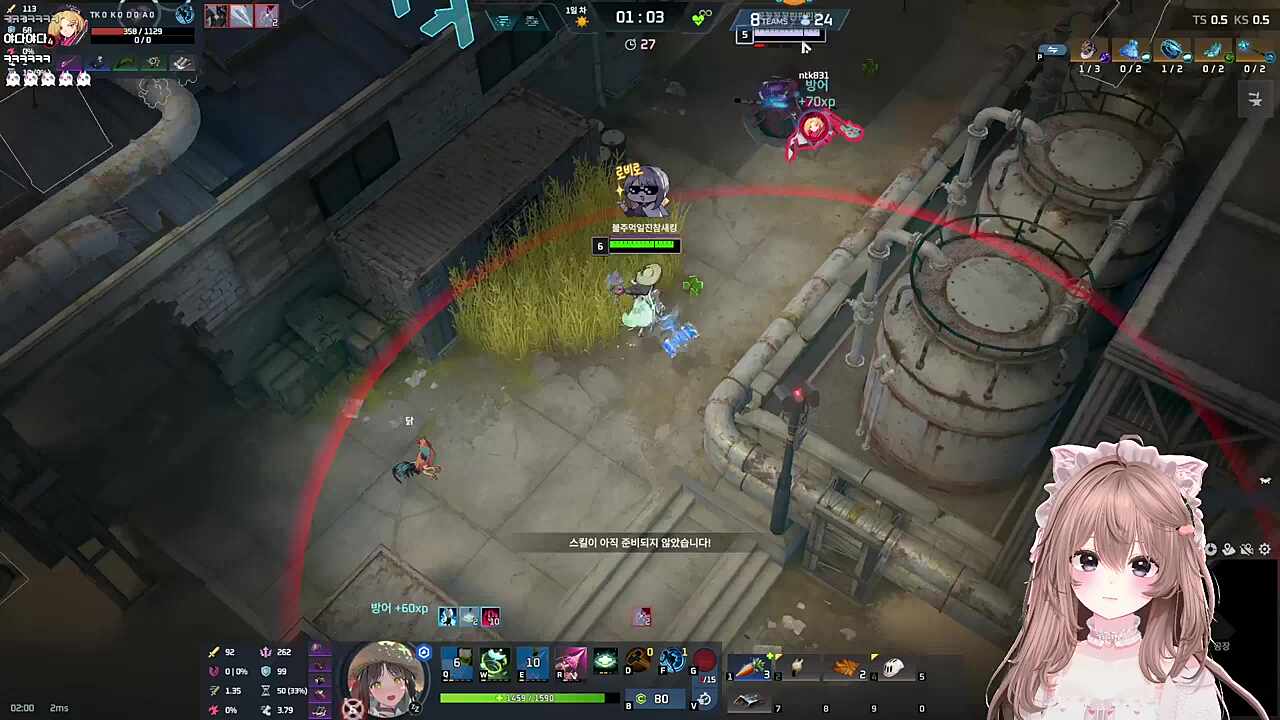Viewport: 1280px width, 720px height.
Task: Click the V button with circular arrow
Action: click(705, 700)
